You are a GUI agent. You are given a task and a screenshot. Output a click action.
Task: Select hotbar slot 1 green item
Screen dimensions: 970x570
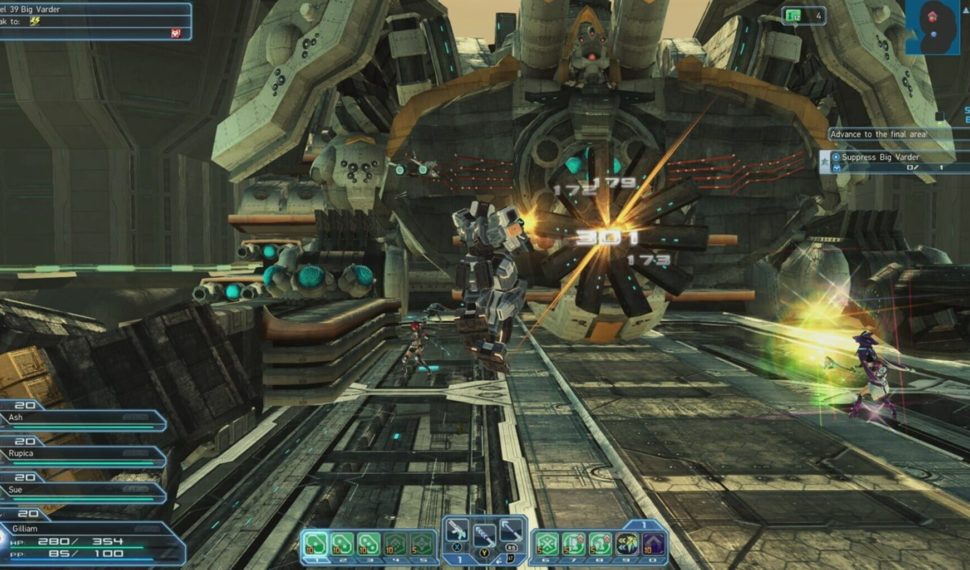click(317, 544)
